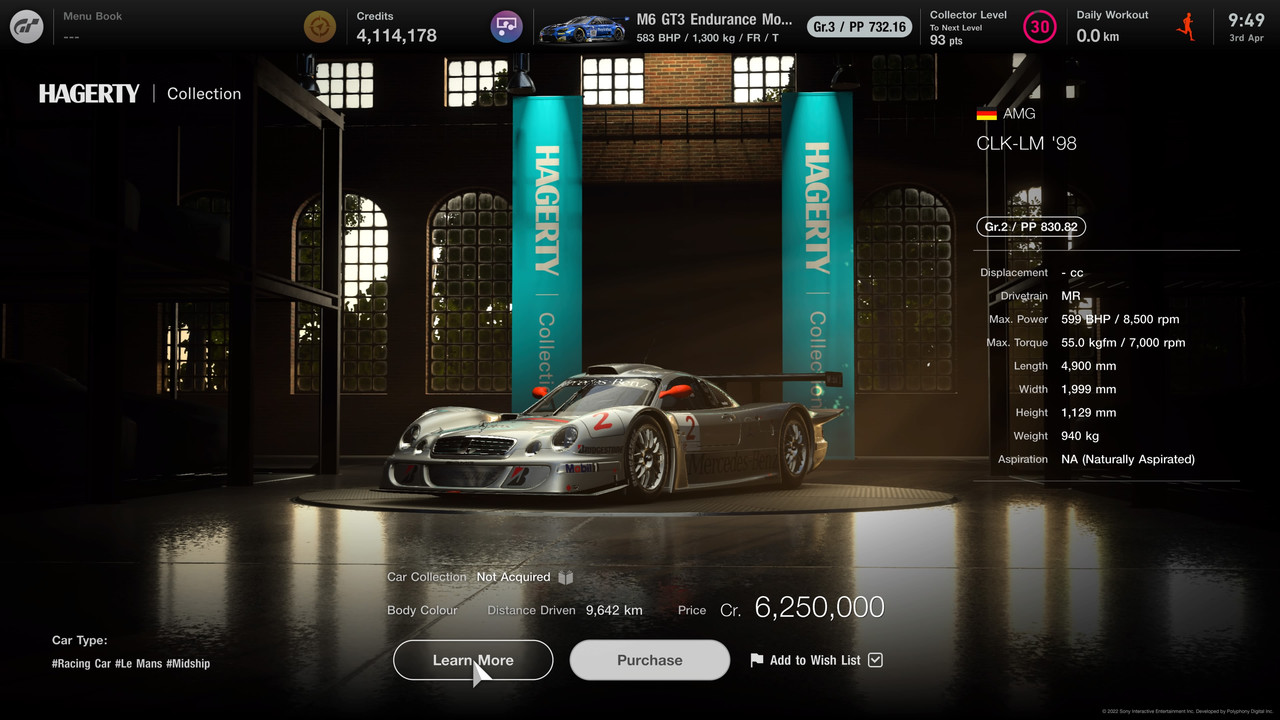This screenshot has width=1280, height=720.
Task: Show the Daily Workout runner icon
Action: (1187, 27)
